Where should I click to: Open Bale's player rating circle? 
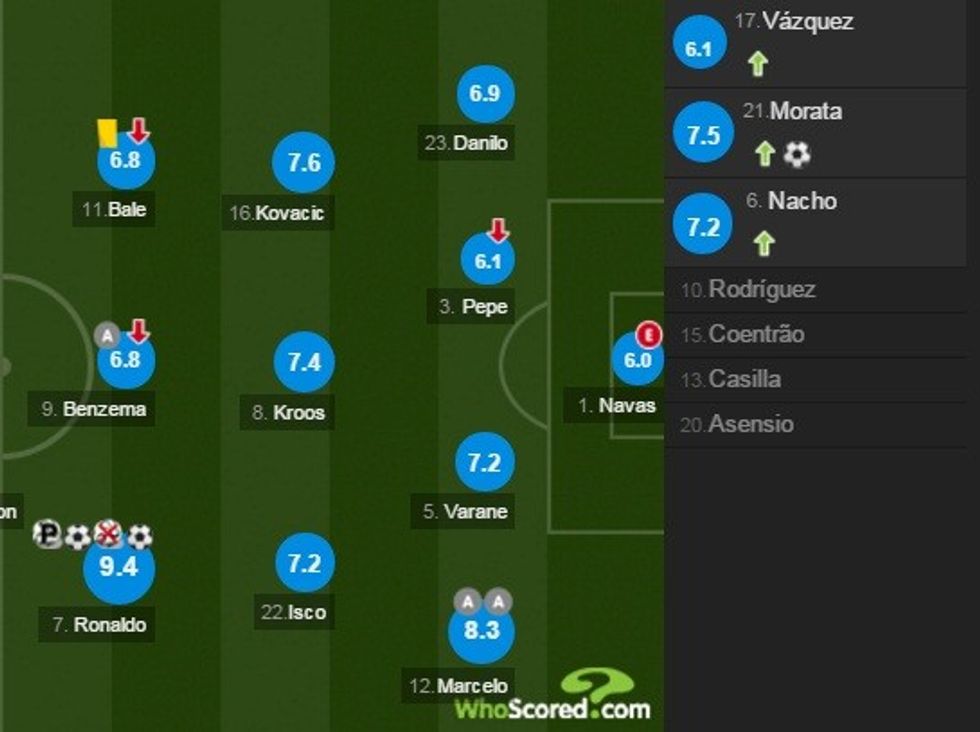coord(125,161)
